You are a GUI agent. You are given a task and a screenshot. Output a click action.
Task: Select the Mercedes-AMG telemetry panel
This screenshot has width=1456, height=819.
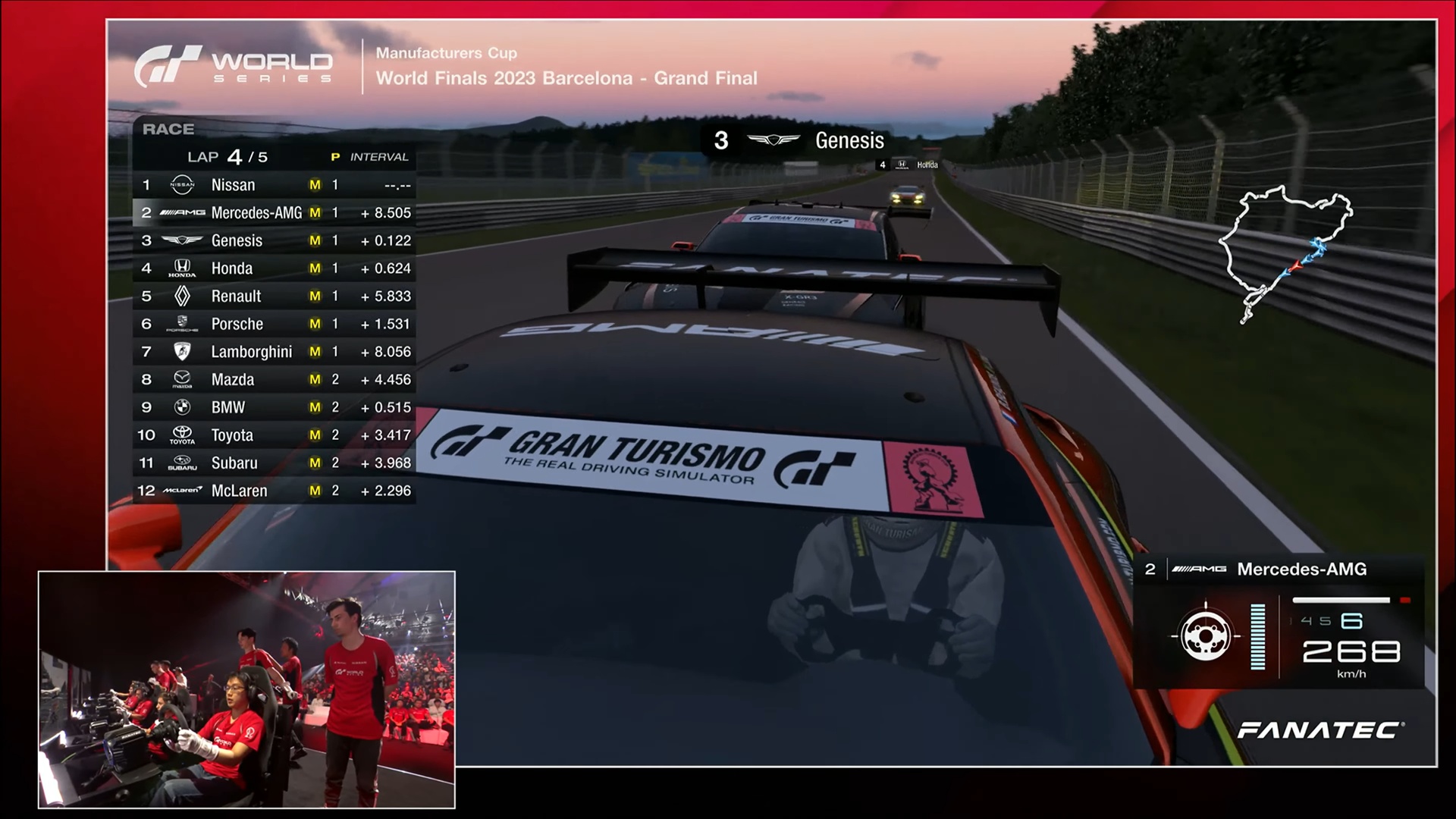pyautogui.click(x=1278, y=622)
